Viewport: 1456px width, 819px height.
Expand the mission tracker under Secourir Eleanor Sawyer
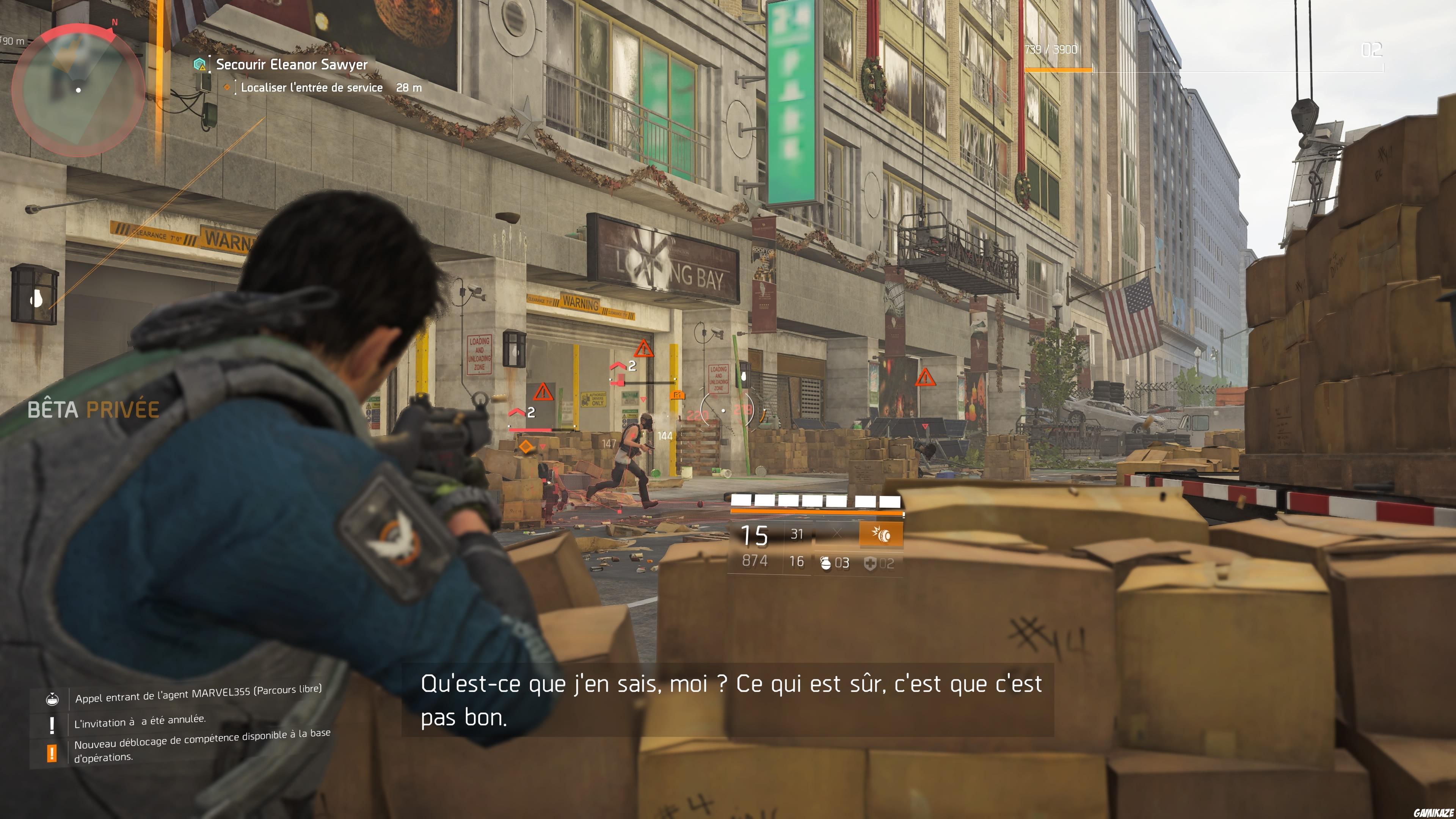coord(291,64)
